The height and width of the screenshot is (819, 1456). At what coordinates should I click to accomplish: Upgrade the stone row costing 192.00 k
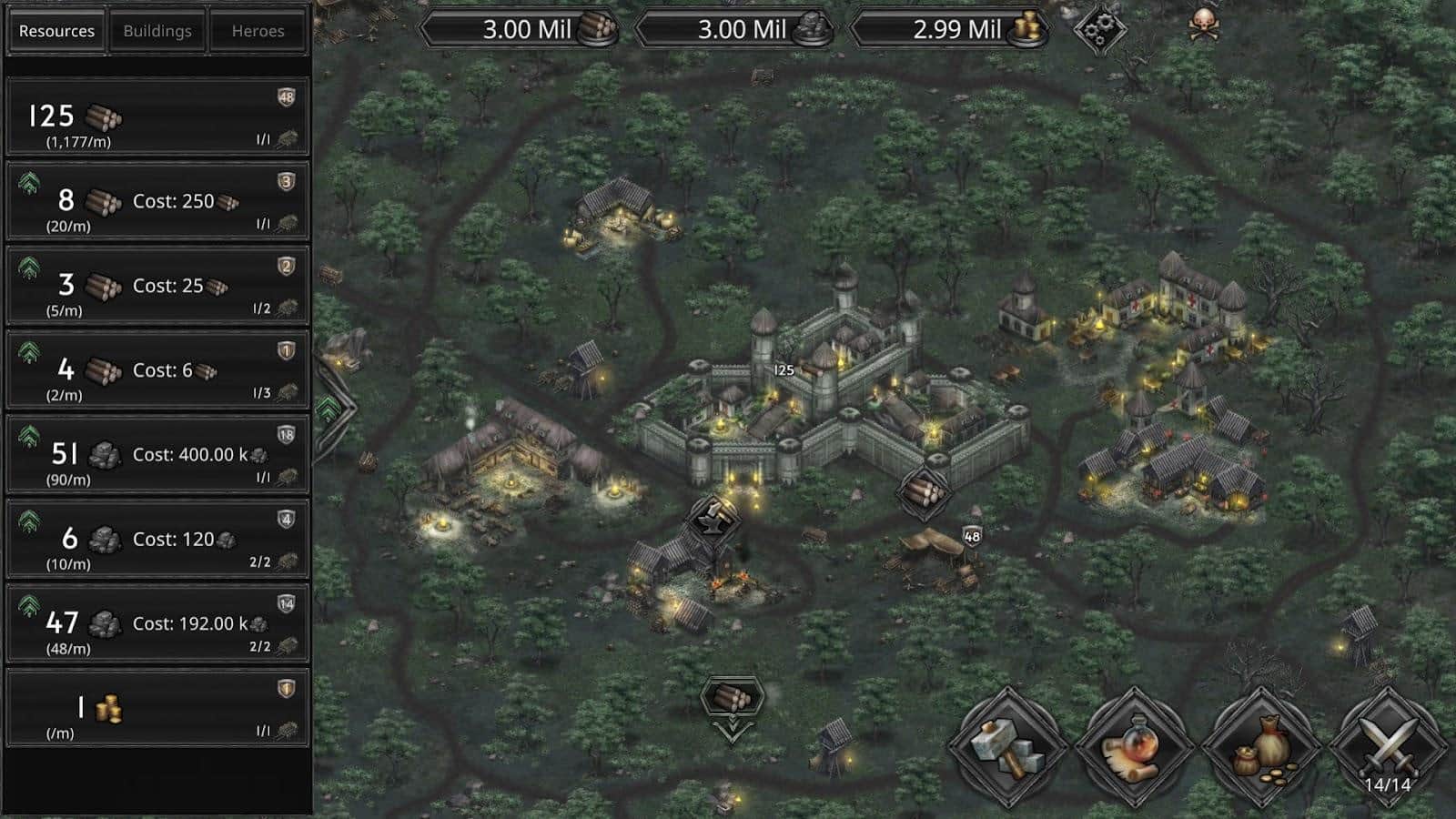pos(29,607)
